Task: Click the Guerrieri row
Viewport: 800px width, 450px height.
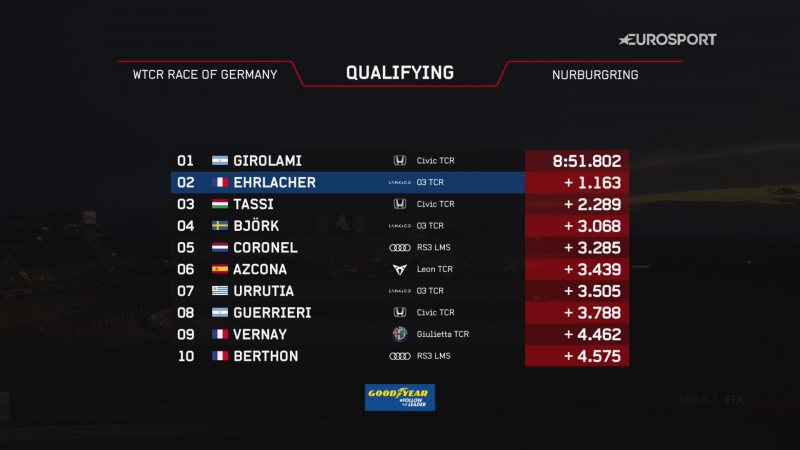Action: (x=400, y=312)
